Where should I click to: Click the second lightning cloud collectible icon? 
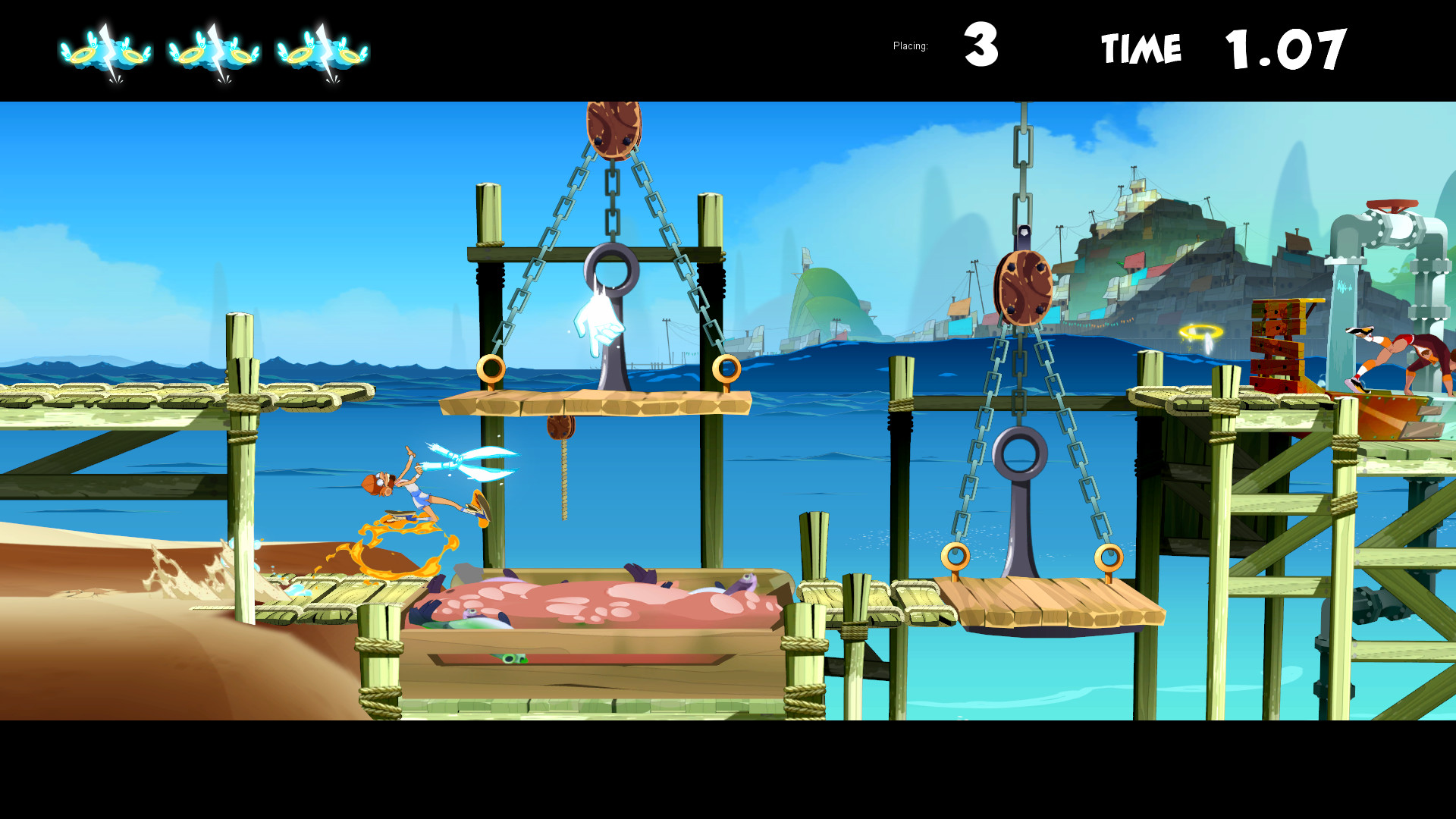216,53
